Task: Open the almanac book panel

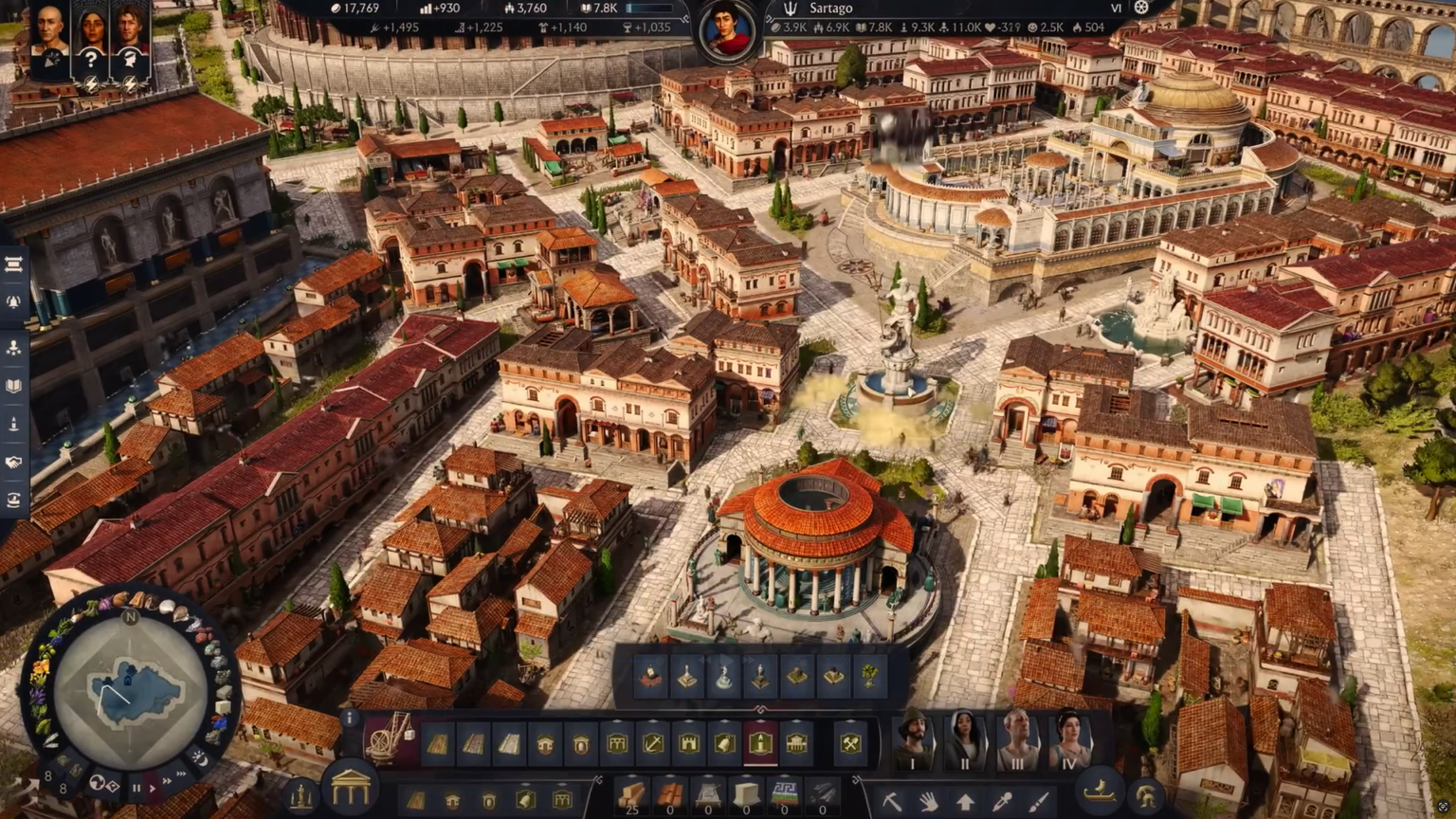Action: tap(13, 387)
